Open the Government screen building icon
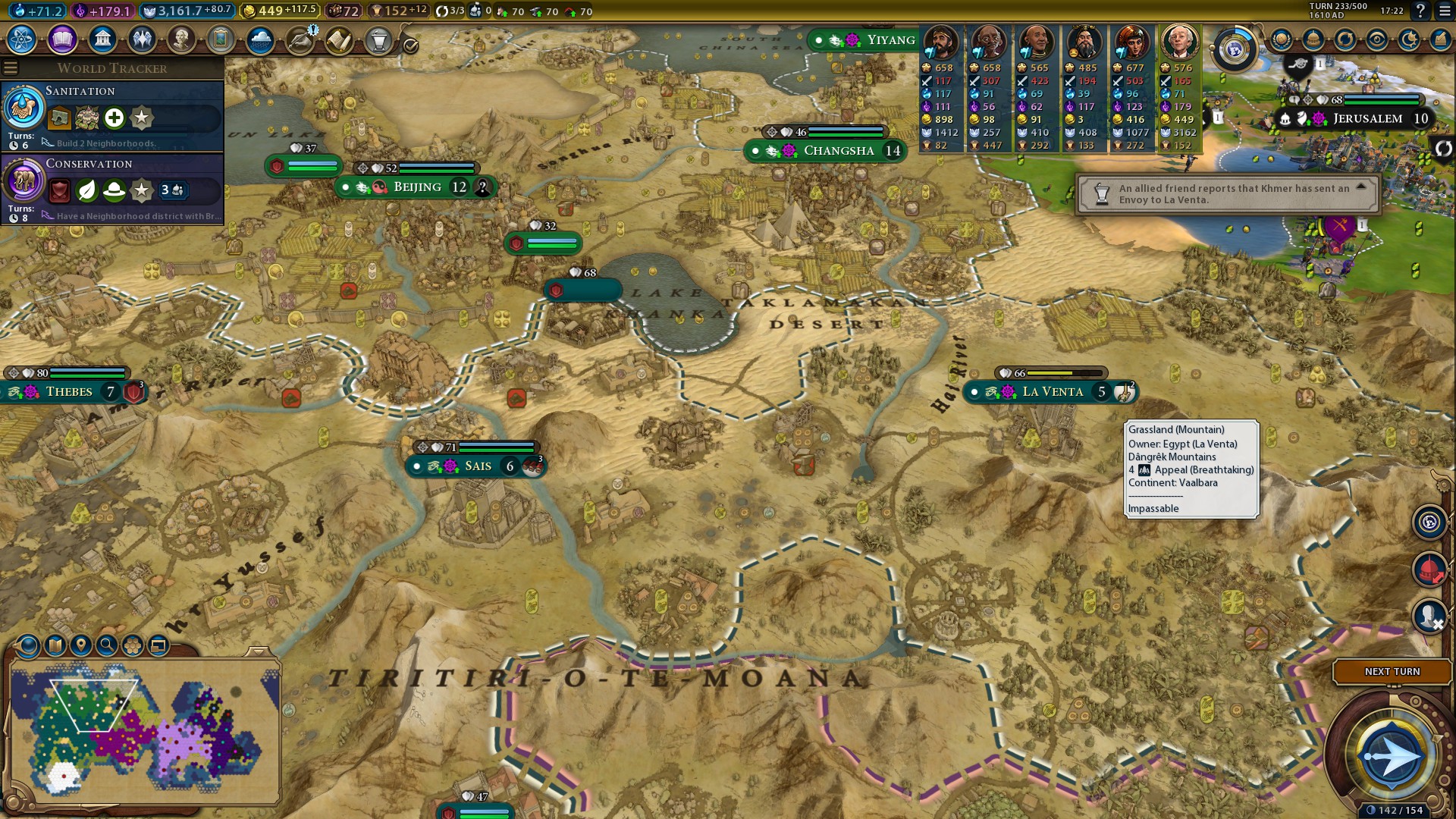 (x=102, y=39)
